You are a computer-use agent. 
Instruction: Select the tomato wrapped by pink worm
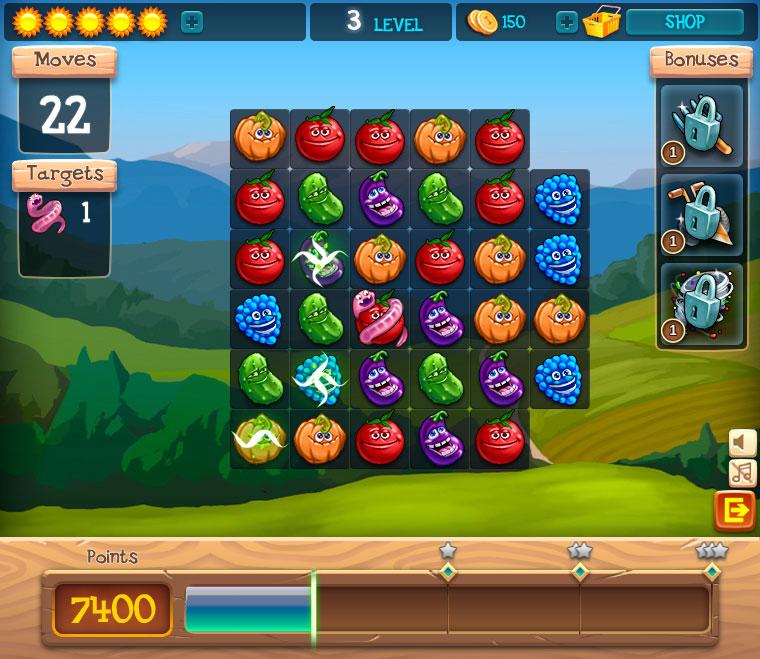[379, 319]
